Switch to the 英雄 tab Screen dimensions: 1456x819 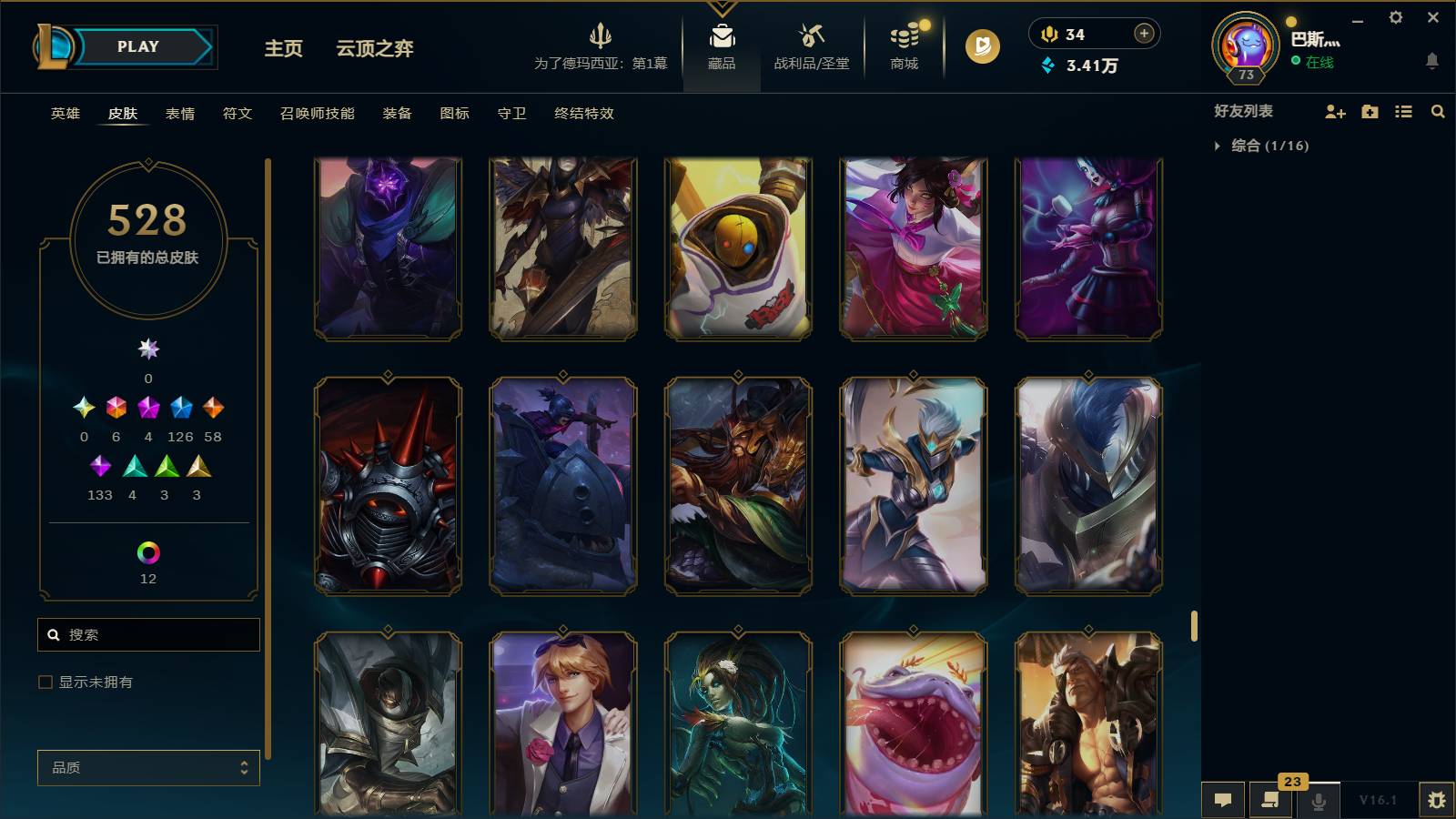tap(64, 114)
